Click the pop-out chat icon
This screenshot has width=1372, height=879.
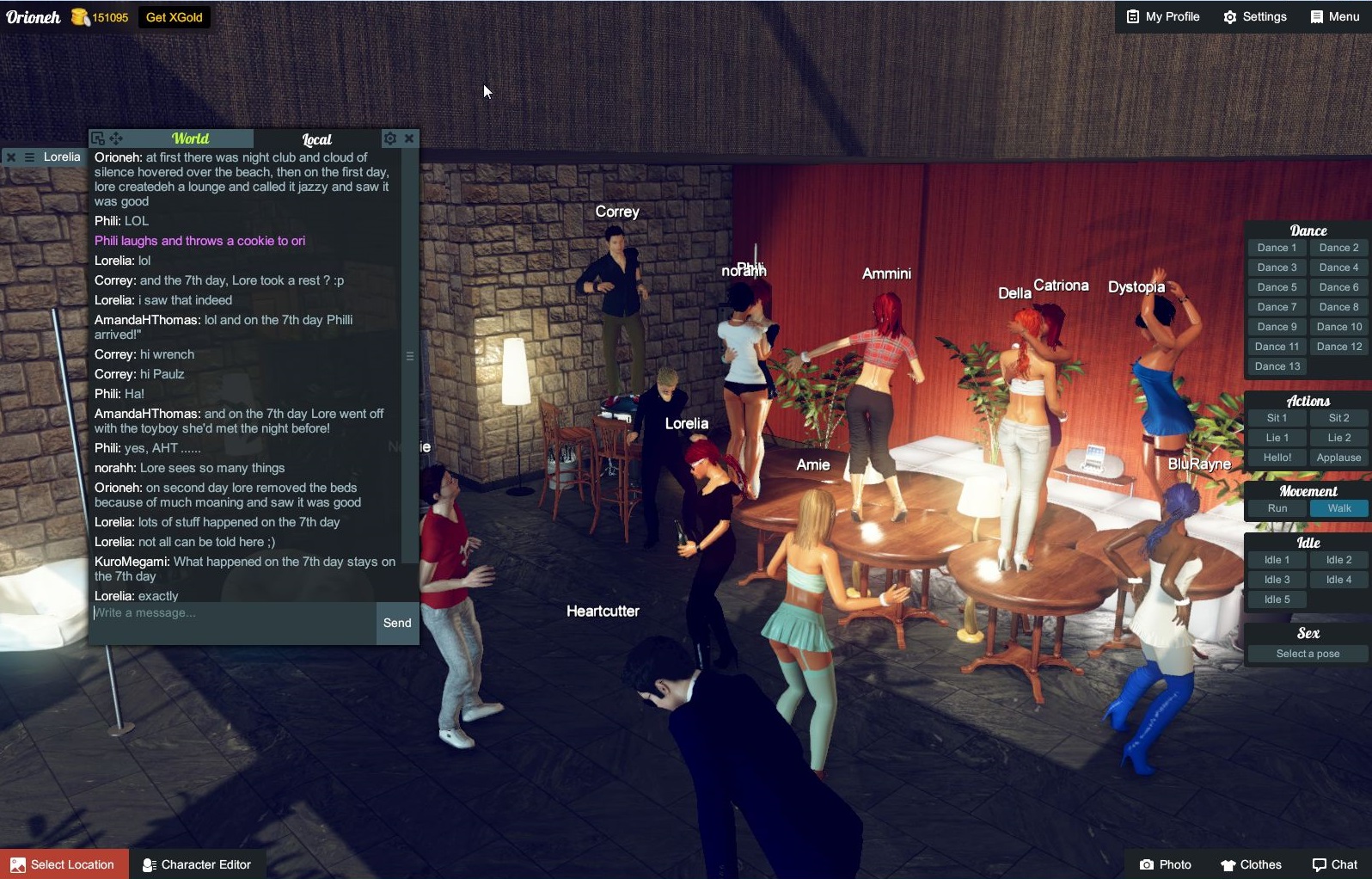(97, 138)
